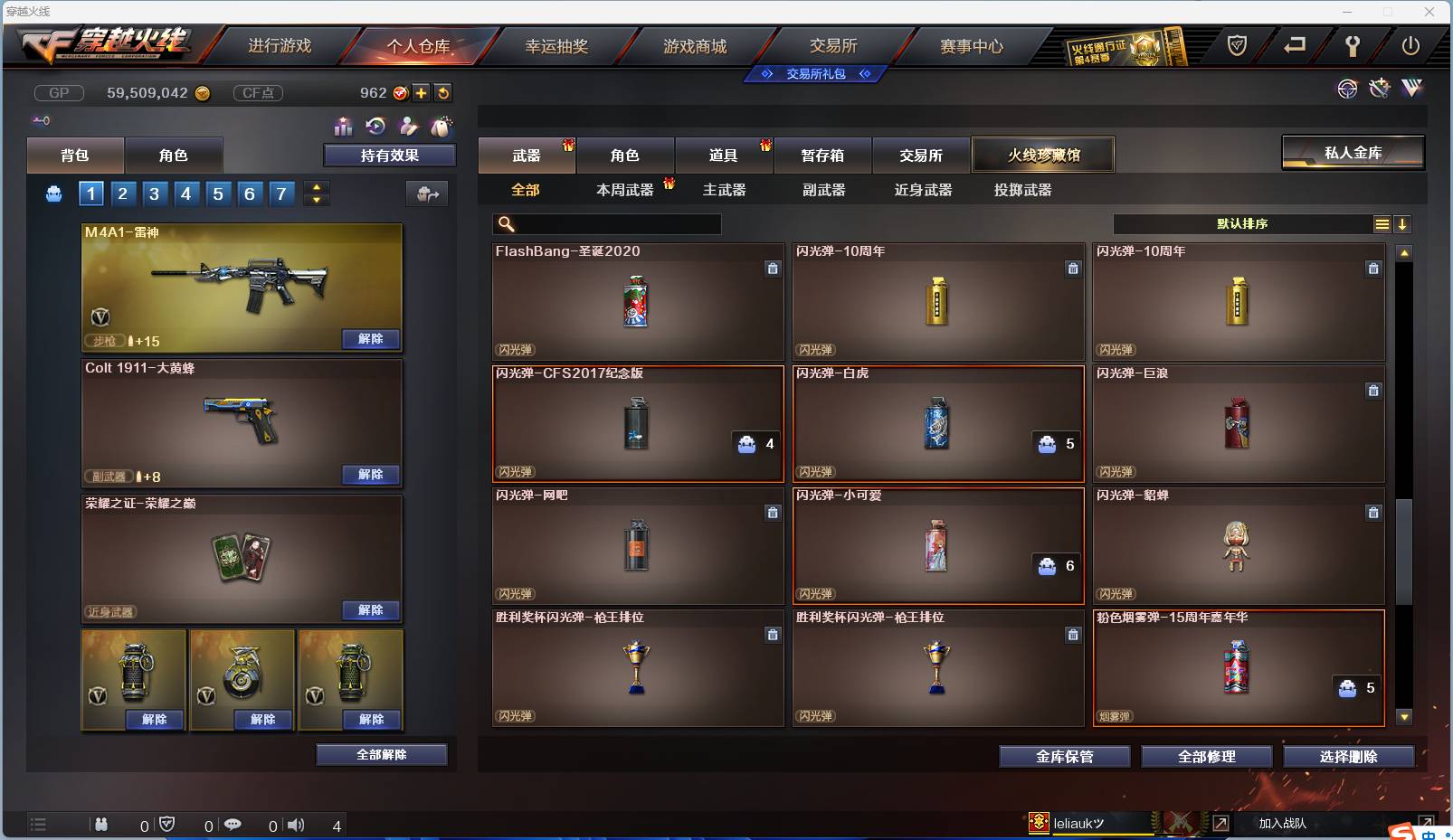Viewport: 1453px width, 840px height.
Task: Click the backpack page switcher arrows near page numbers
Action: [316, 193]
